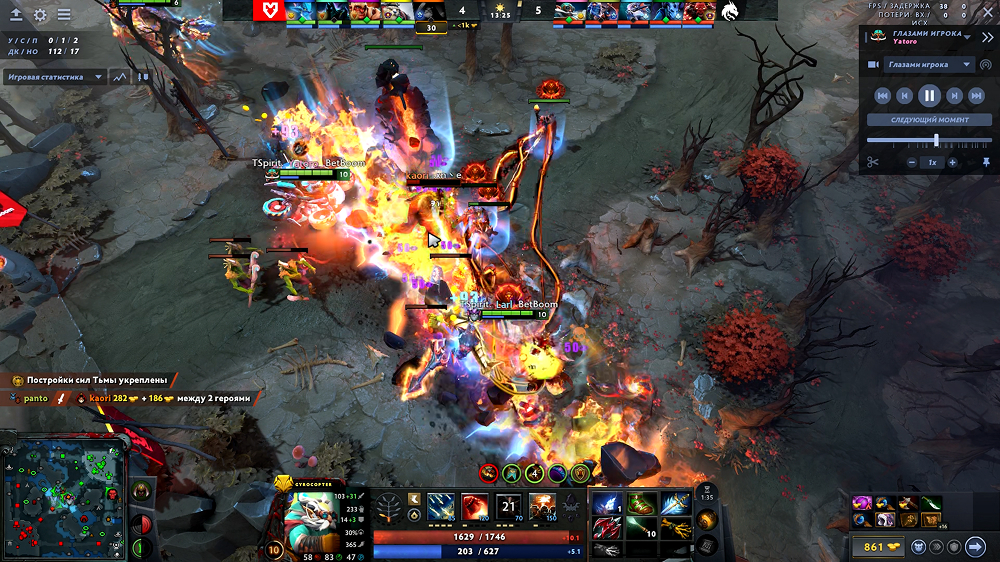
Task: Open the shop via the gold counter
Action: 878,547
